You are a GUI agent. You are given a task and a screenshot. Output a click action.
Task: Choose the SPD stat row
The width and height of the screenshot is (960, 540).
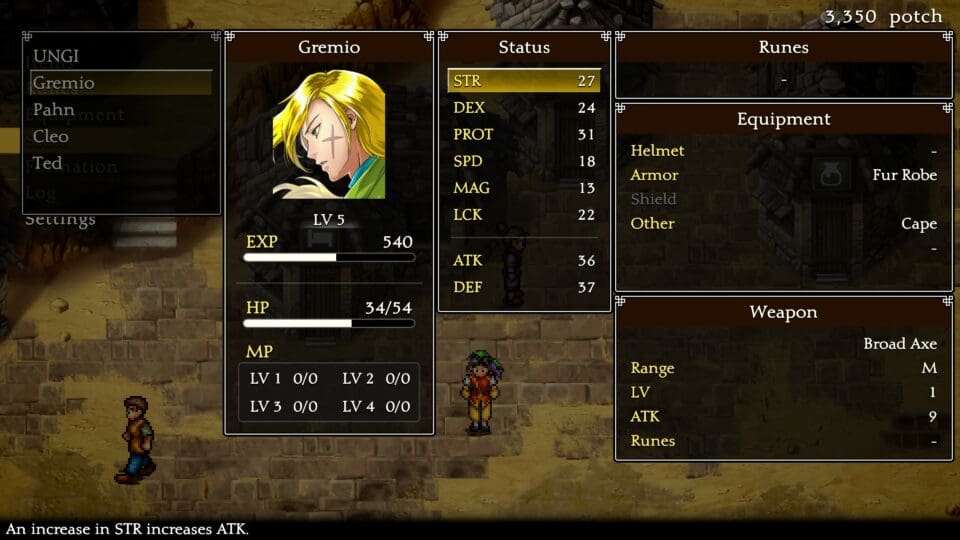[x=523, y=161]
